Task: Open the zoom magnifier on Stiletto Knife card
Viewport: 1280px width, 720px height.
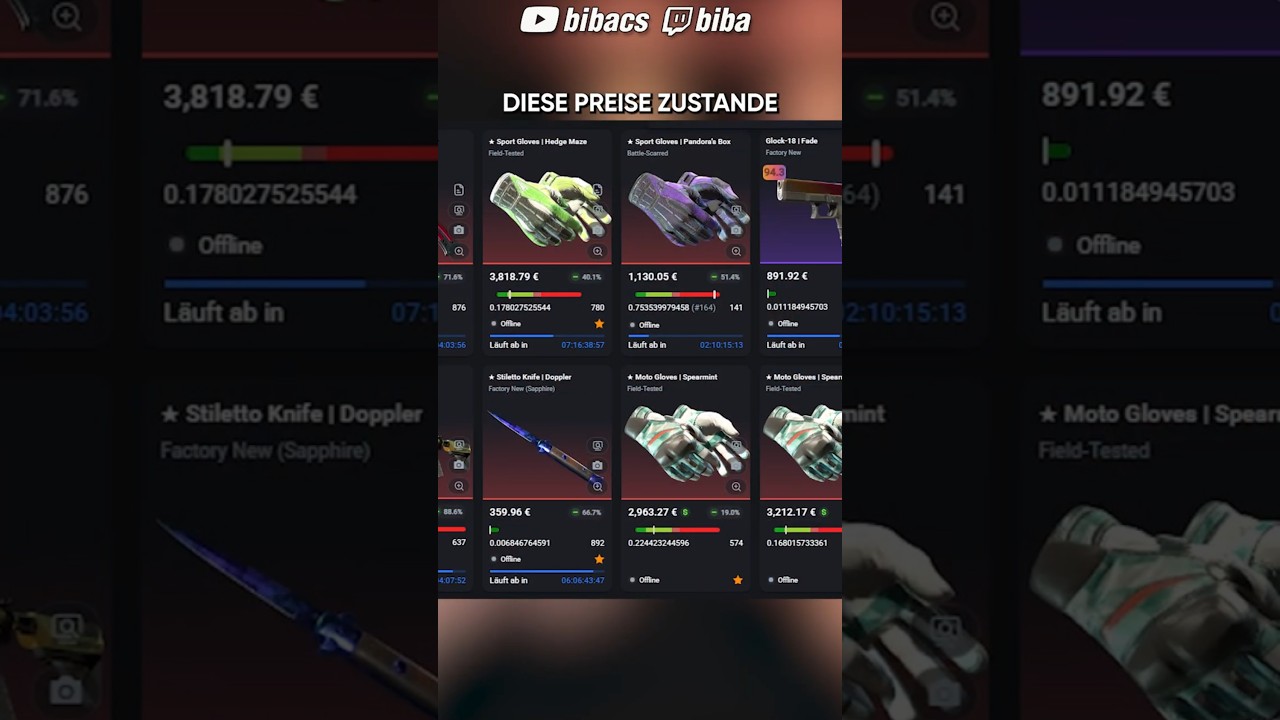Action: 597,486
